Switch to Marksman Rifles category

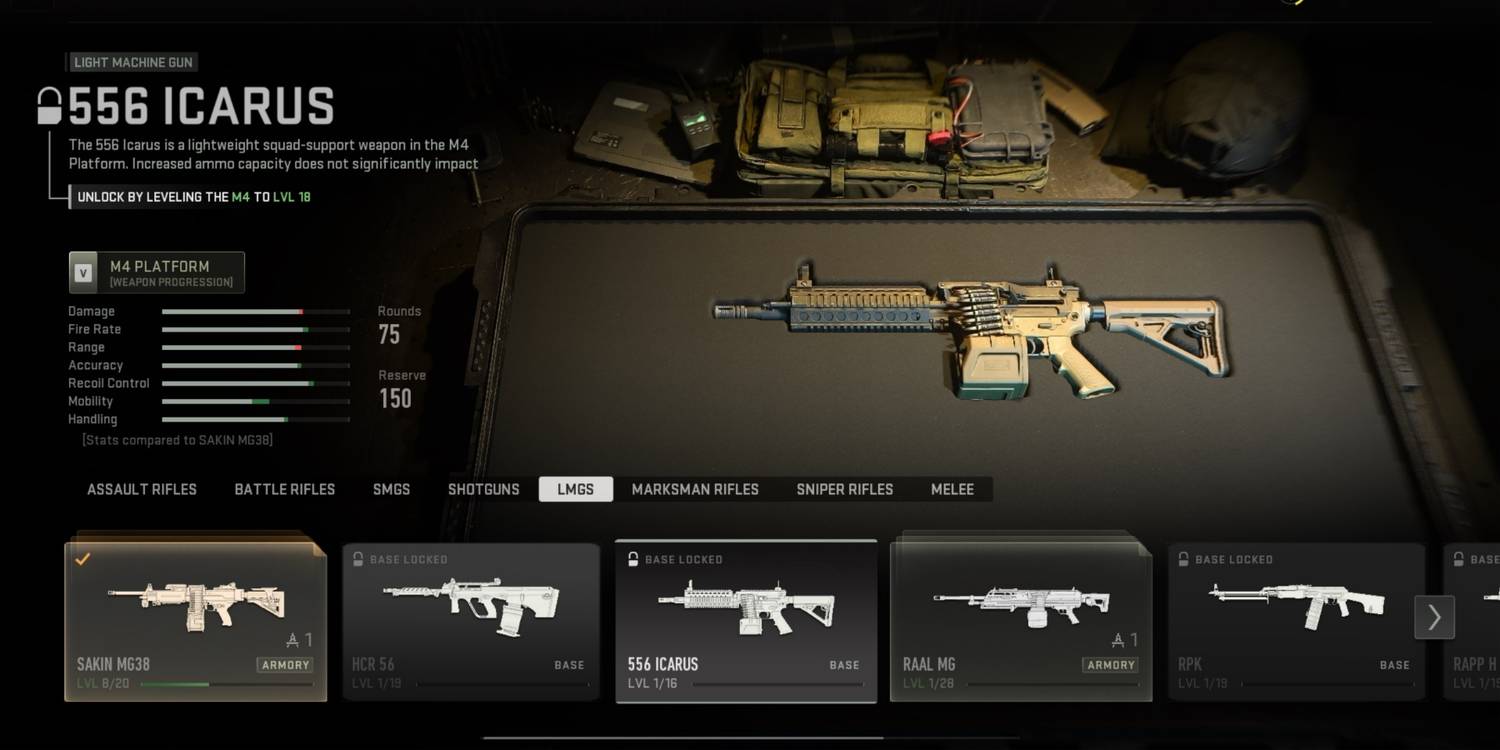click(695, 489)
